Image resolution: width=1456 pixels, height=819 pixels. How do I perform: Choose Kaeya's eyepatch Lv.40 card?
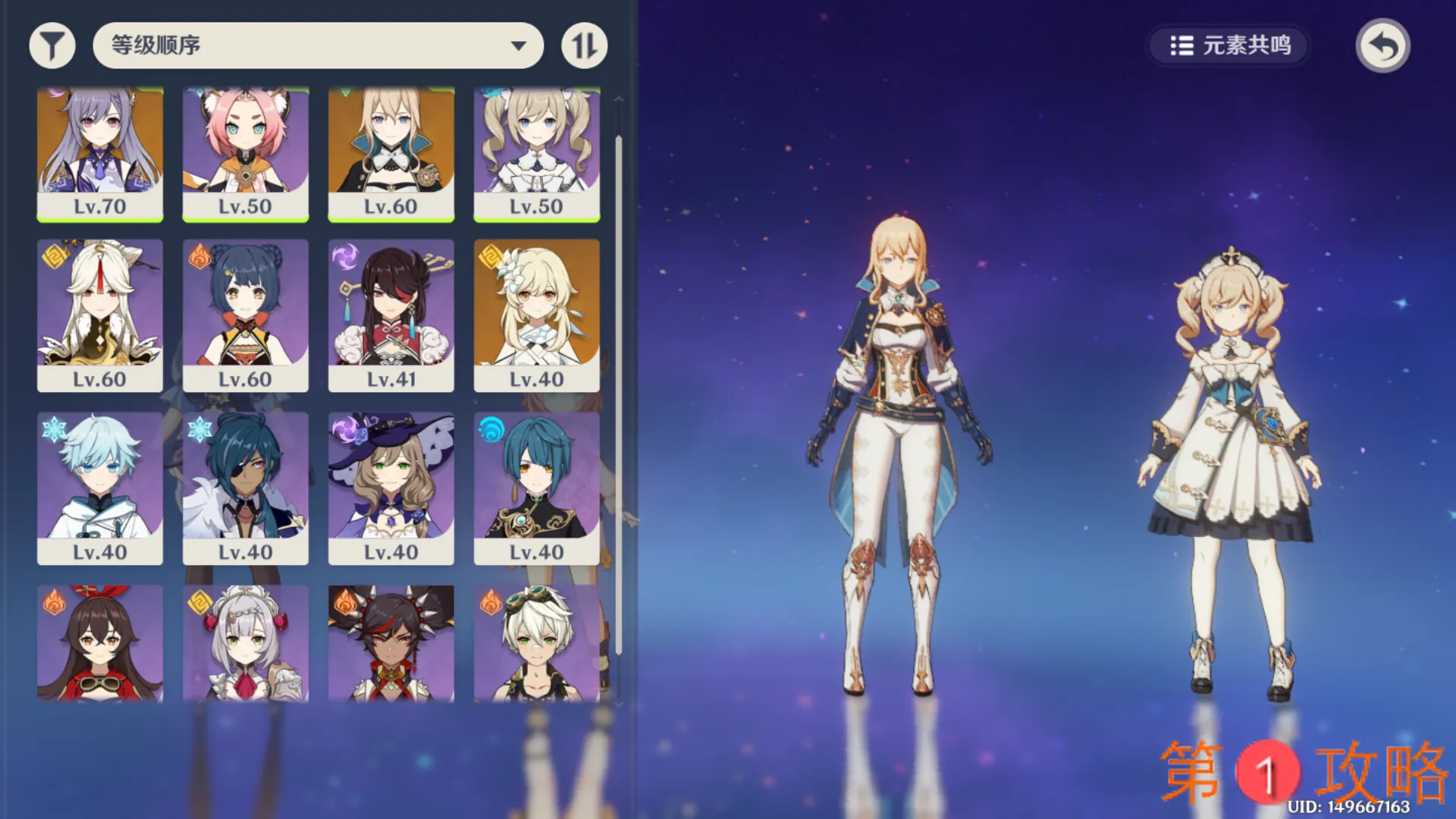[x=246, y=488]
